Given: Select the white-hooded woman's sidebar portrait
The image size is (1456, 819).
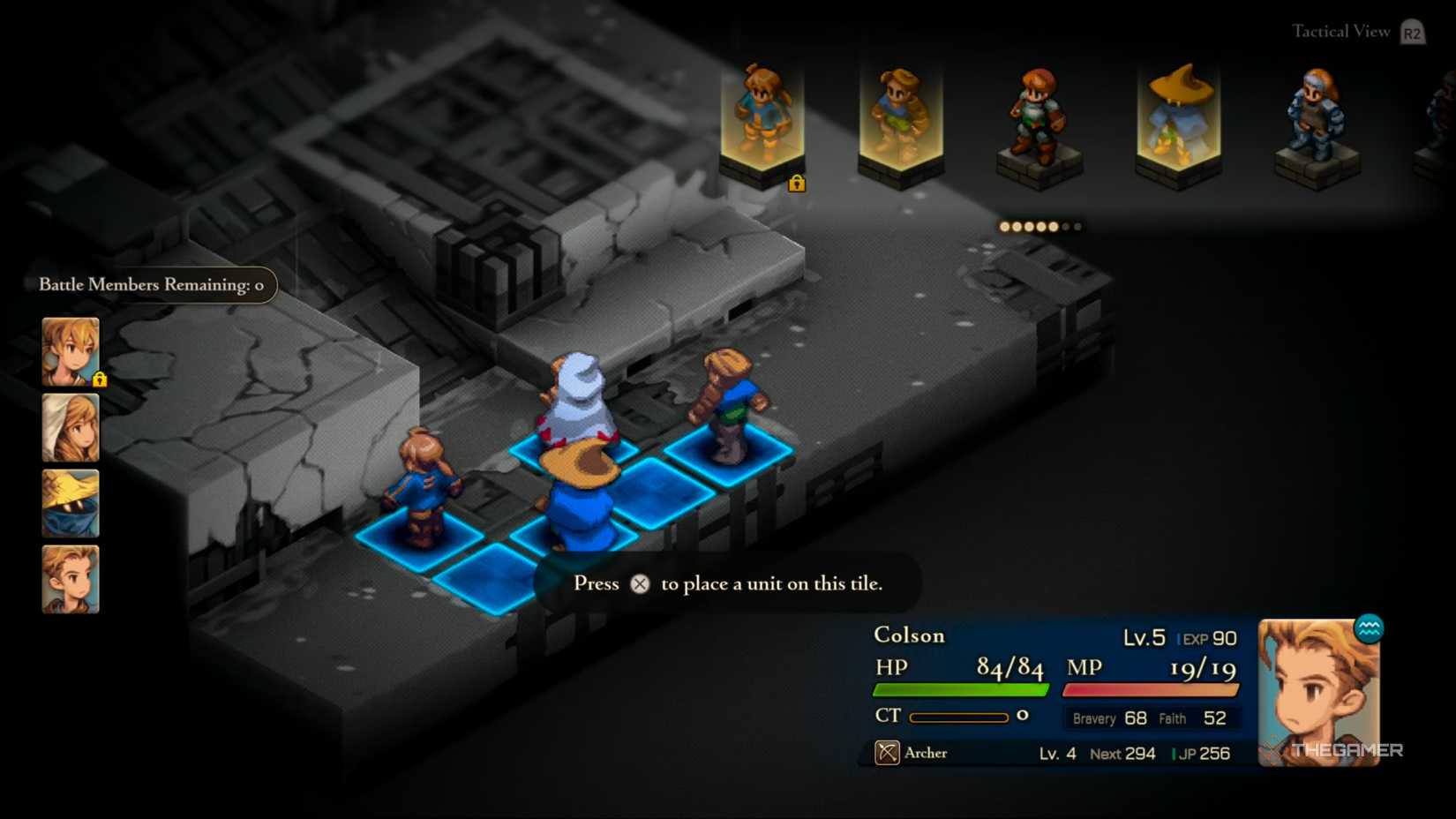Looking at the screenshot, I should (x=70, y=428).
